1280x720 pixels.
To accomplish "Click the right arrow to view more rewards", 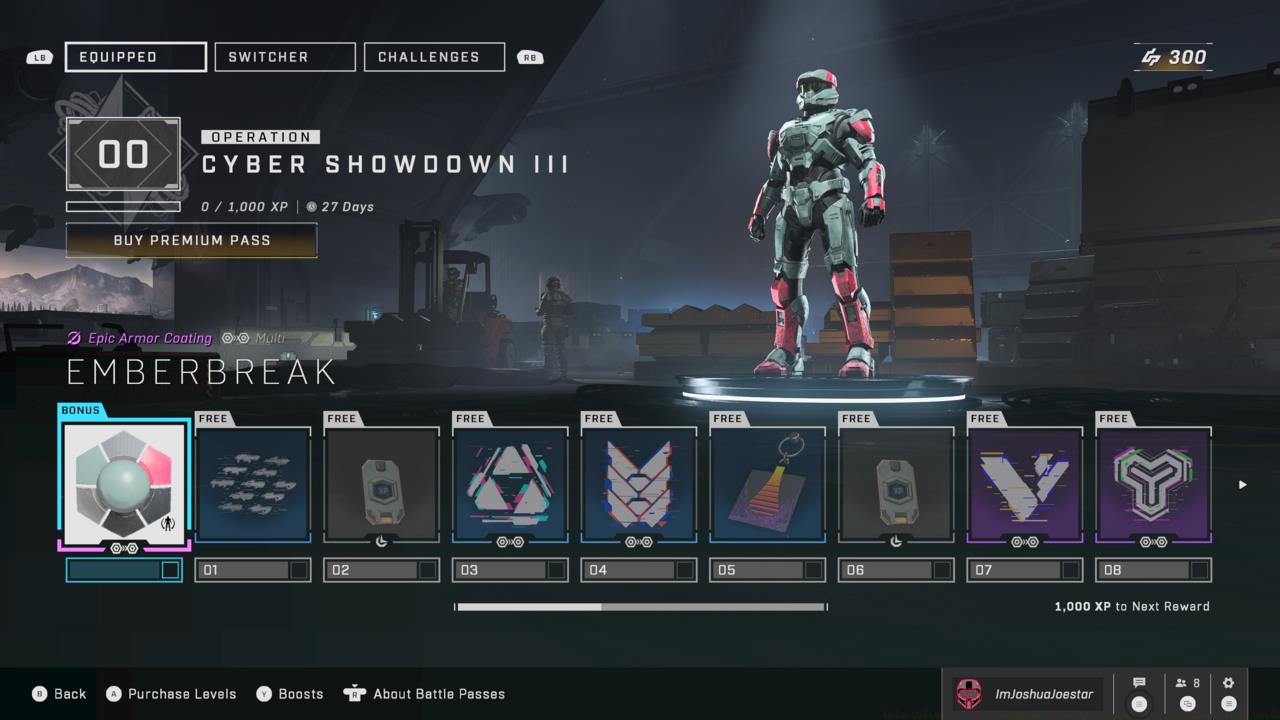I will [x=1242, y=485].
